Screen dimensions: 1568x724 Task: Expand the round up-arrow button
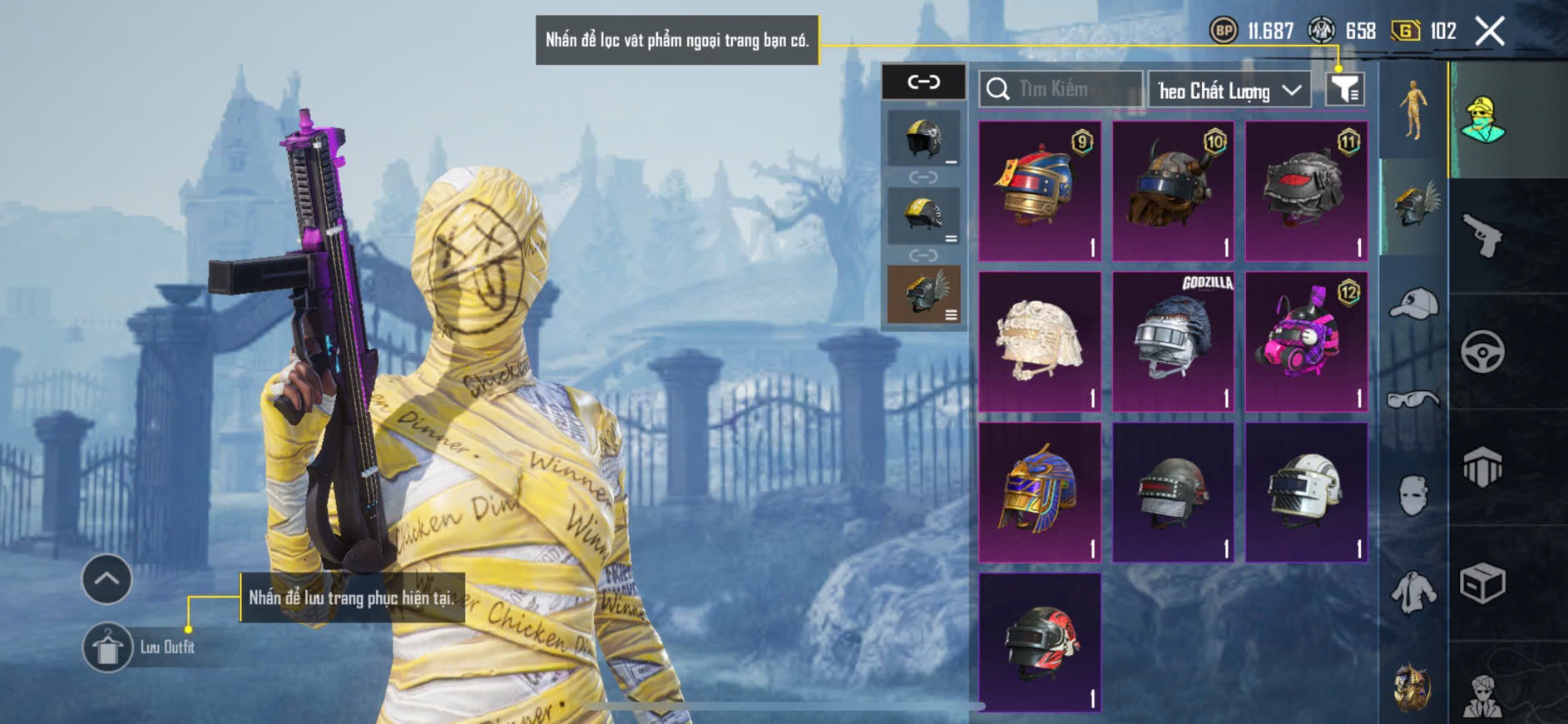tap(106, 578)
